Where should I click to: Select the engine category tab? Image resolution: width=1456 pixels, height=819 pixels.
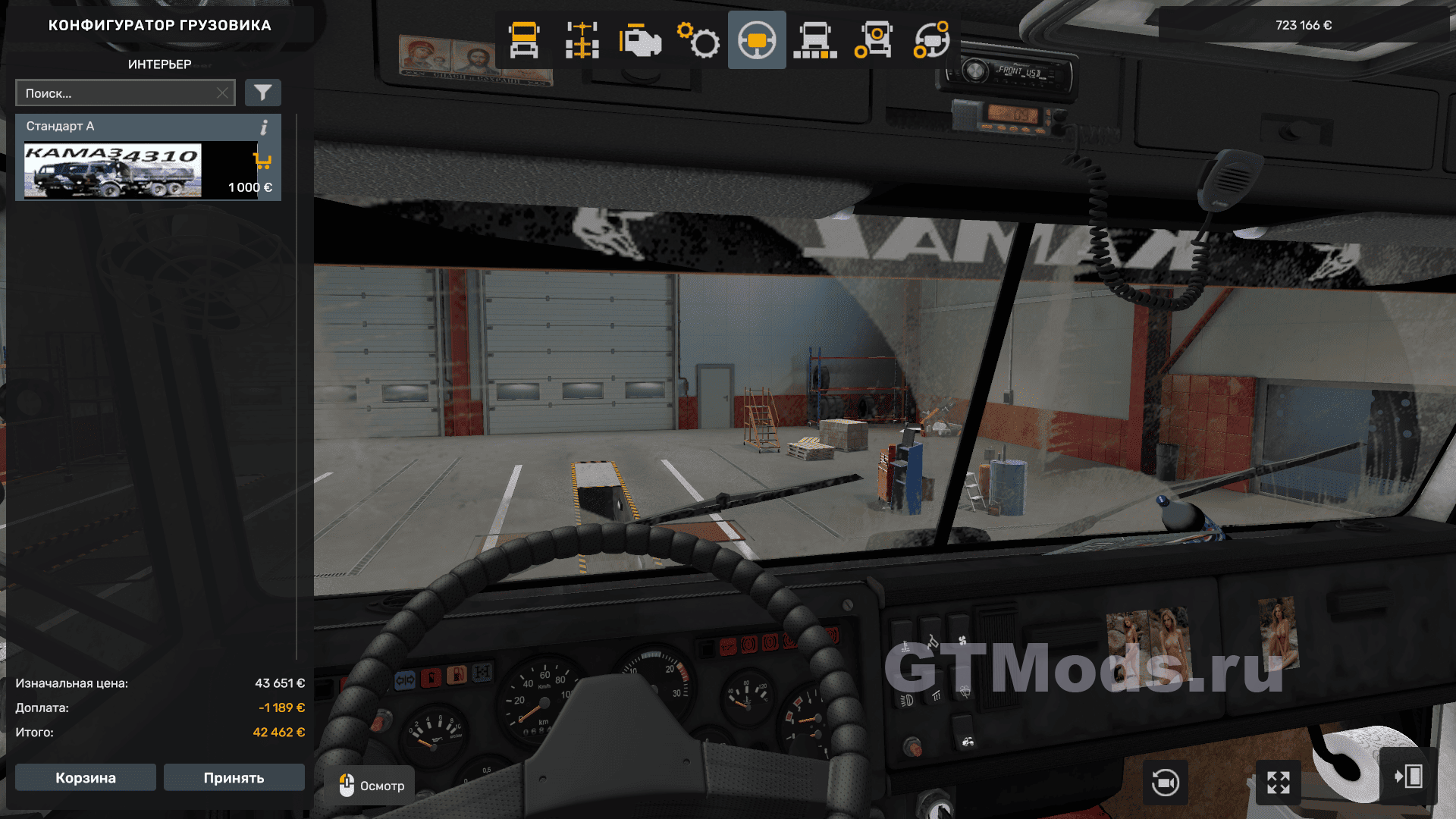640,40
